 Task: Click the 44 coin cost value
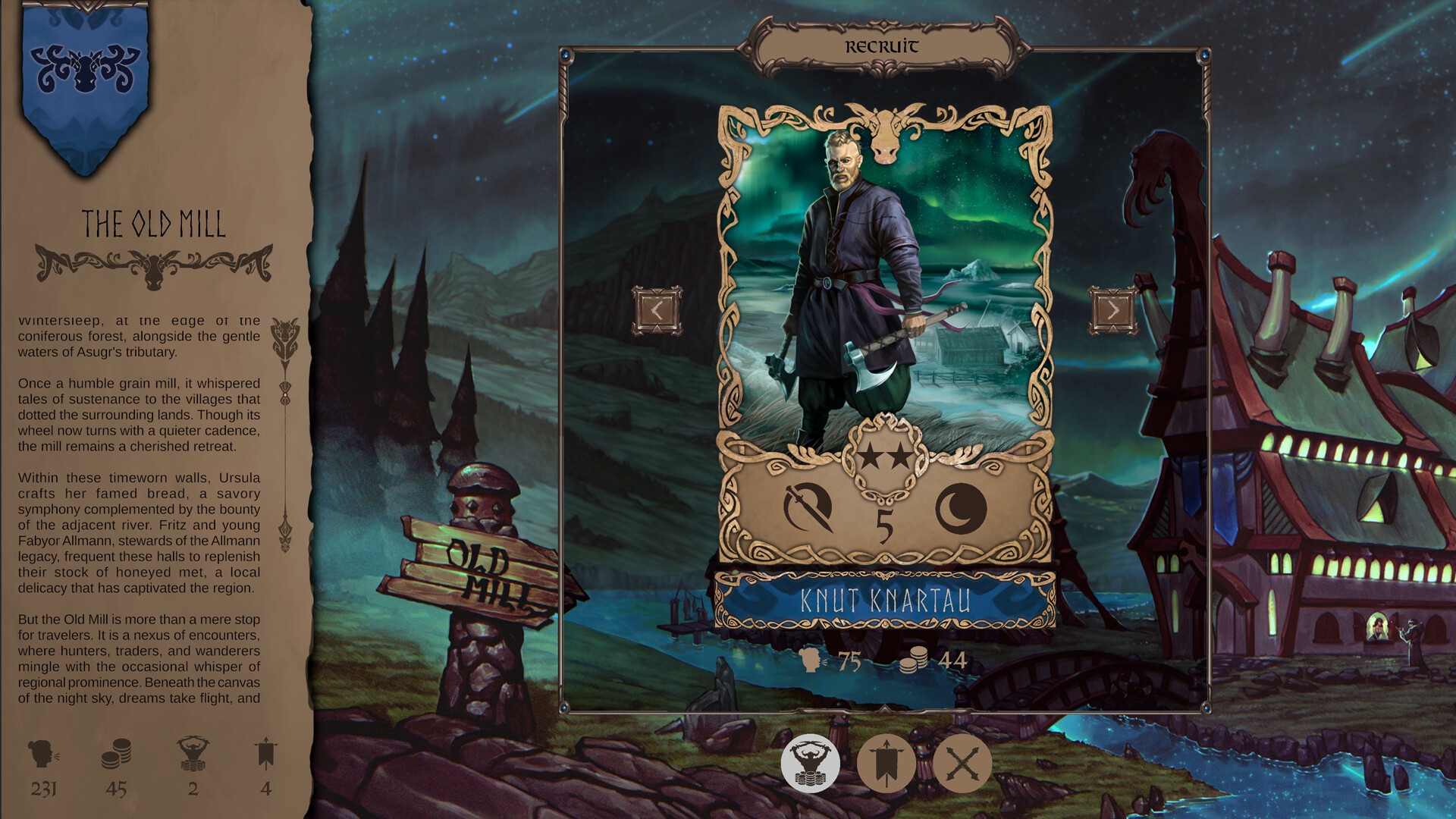coord(953,661)
